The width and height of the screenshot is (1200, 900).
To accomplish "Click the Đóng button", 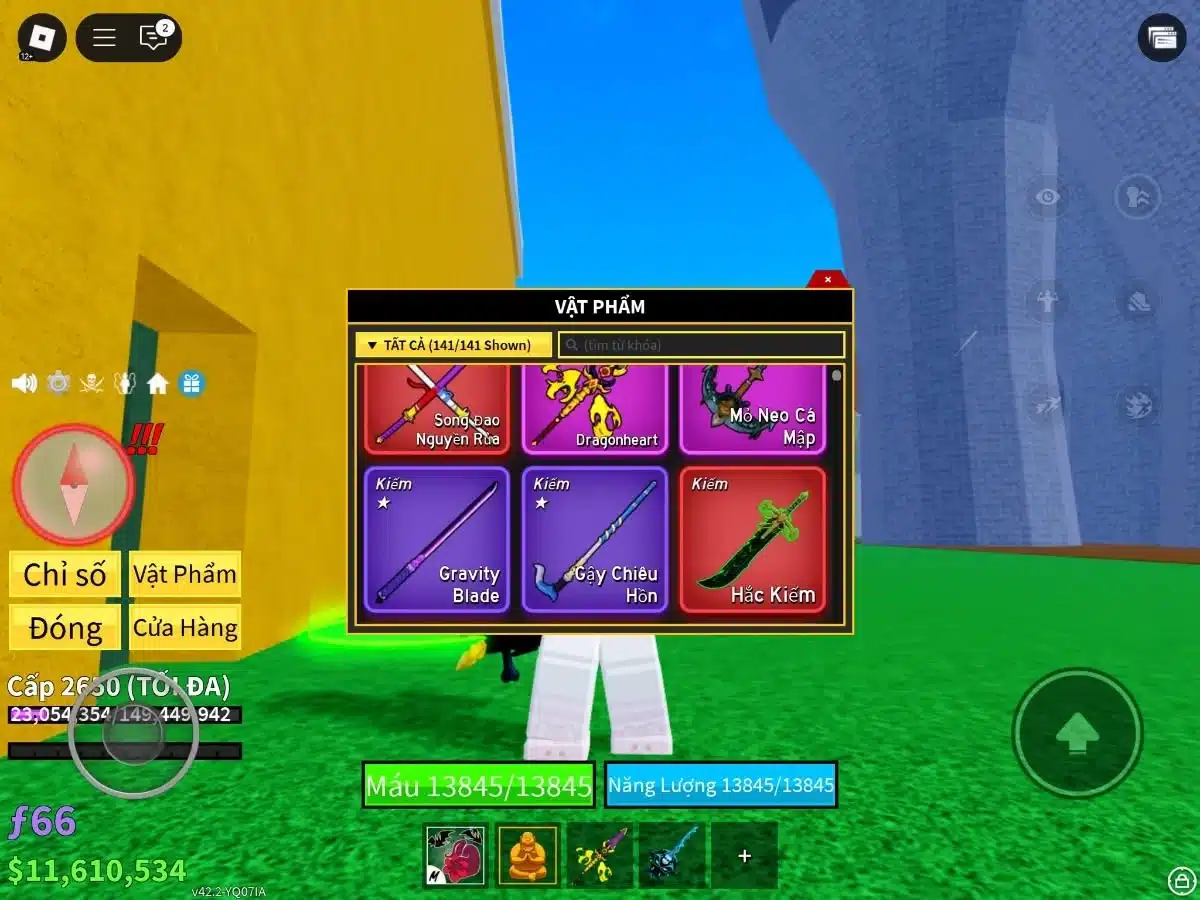I will [65, 628].
